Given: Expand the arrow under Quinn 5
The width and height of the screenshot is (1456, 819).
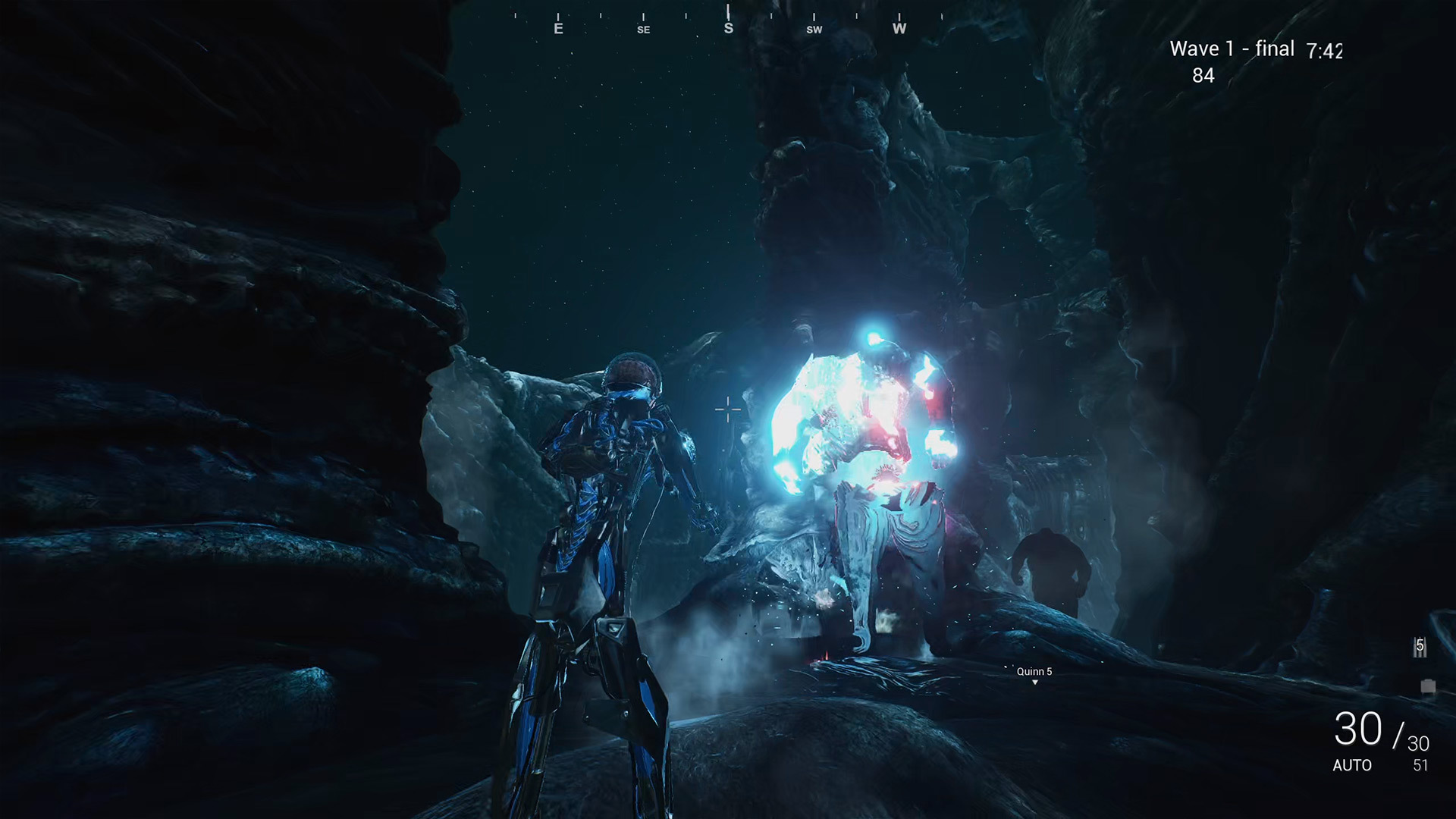Looking at the screenshot, I should tap(1034, 683).
